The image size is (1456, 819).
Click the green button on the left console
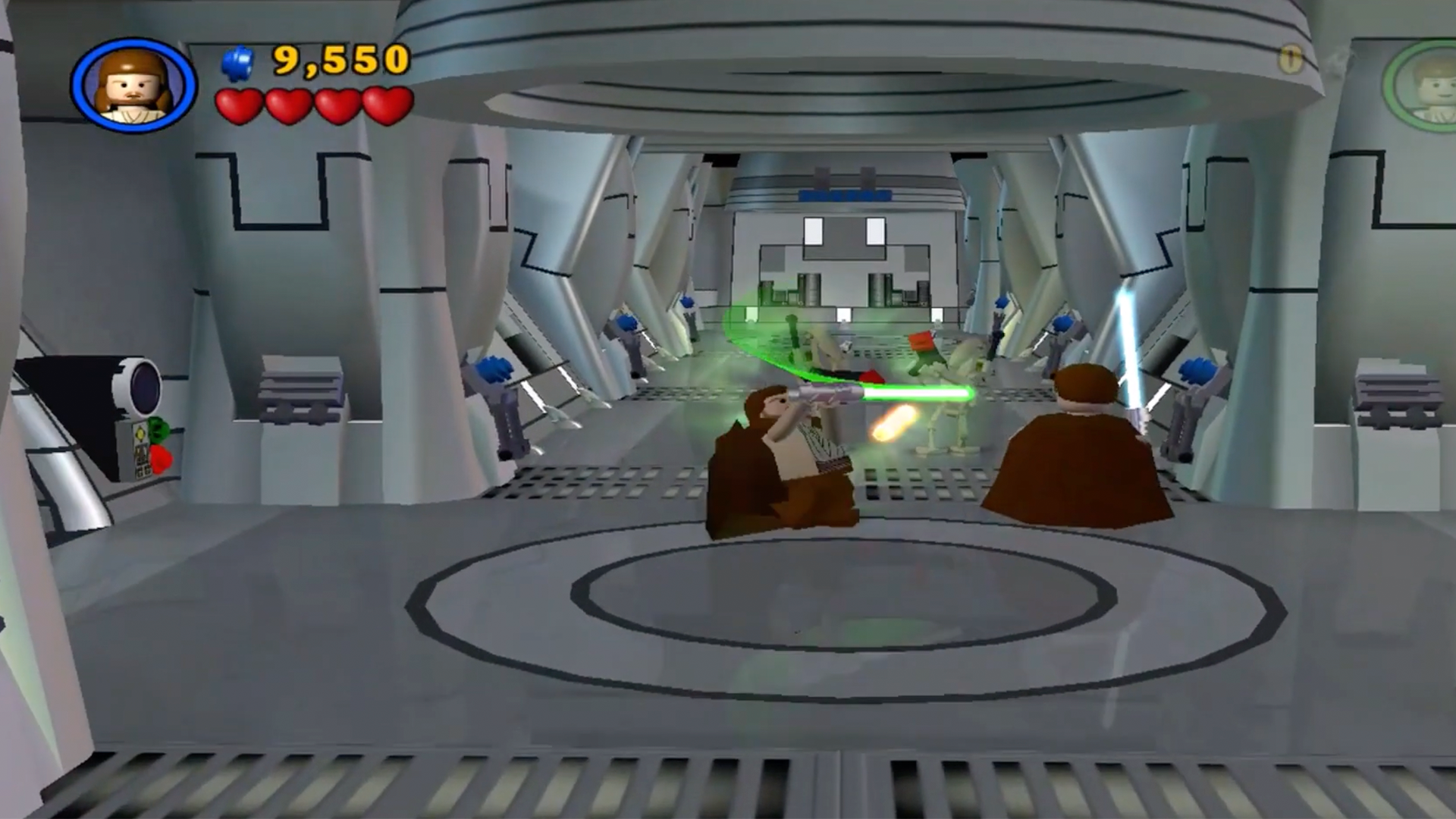pyautogui.click(x=158, y=430)
